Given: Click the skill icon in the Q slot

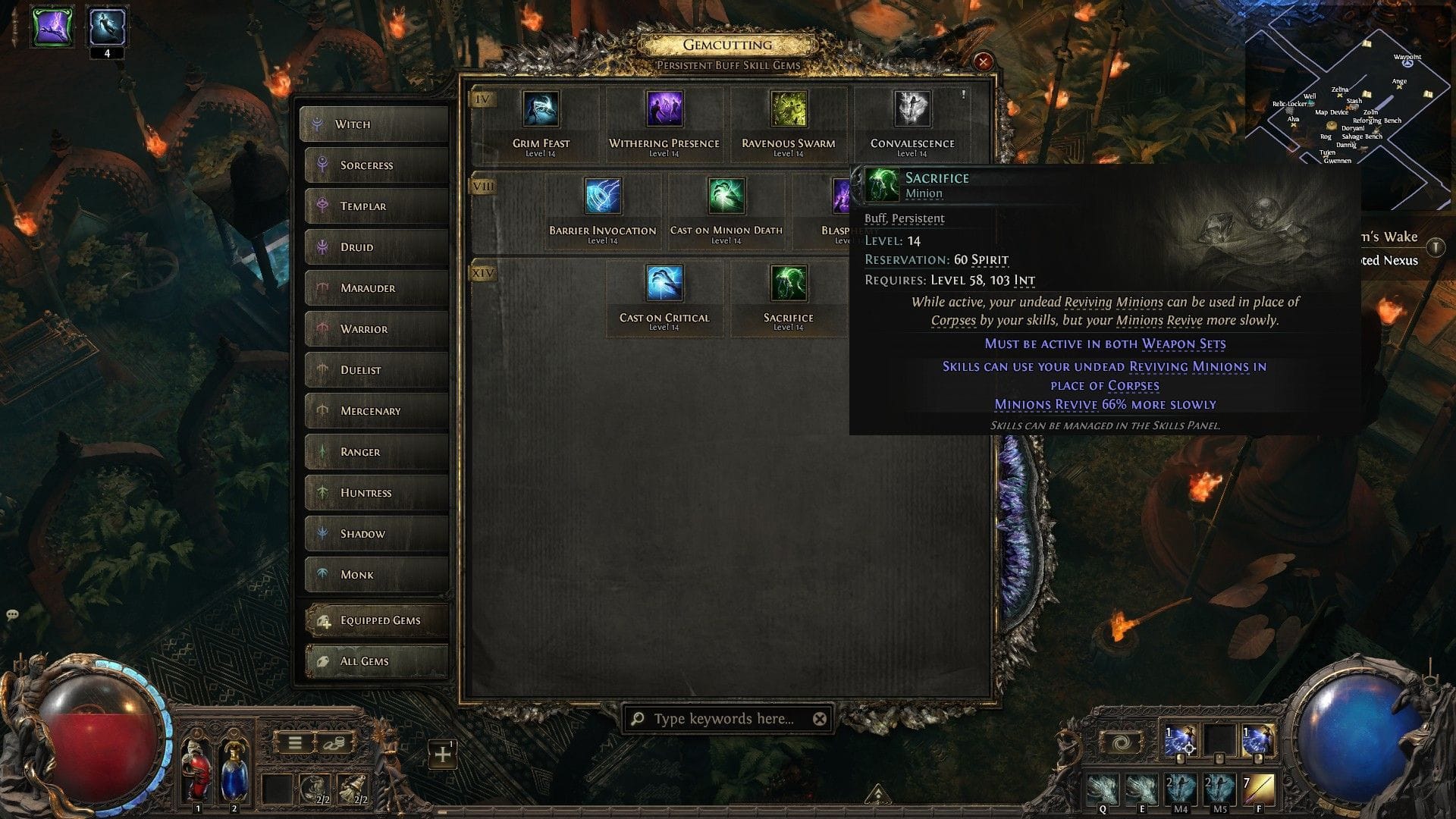Looking at the screenshot, I should (x=1103, y=785).
